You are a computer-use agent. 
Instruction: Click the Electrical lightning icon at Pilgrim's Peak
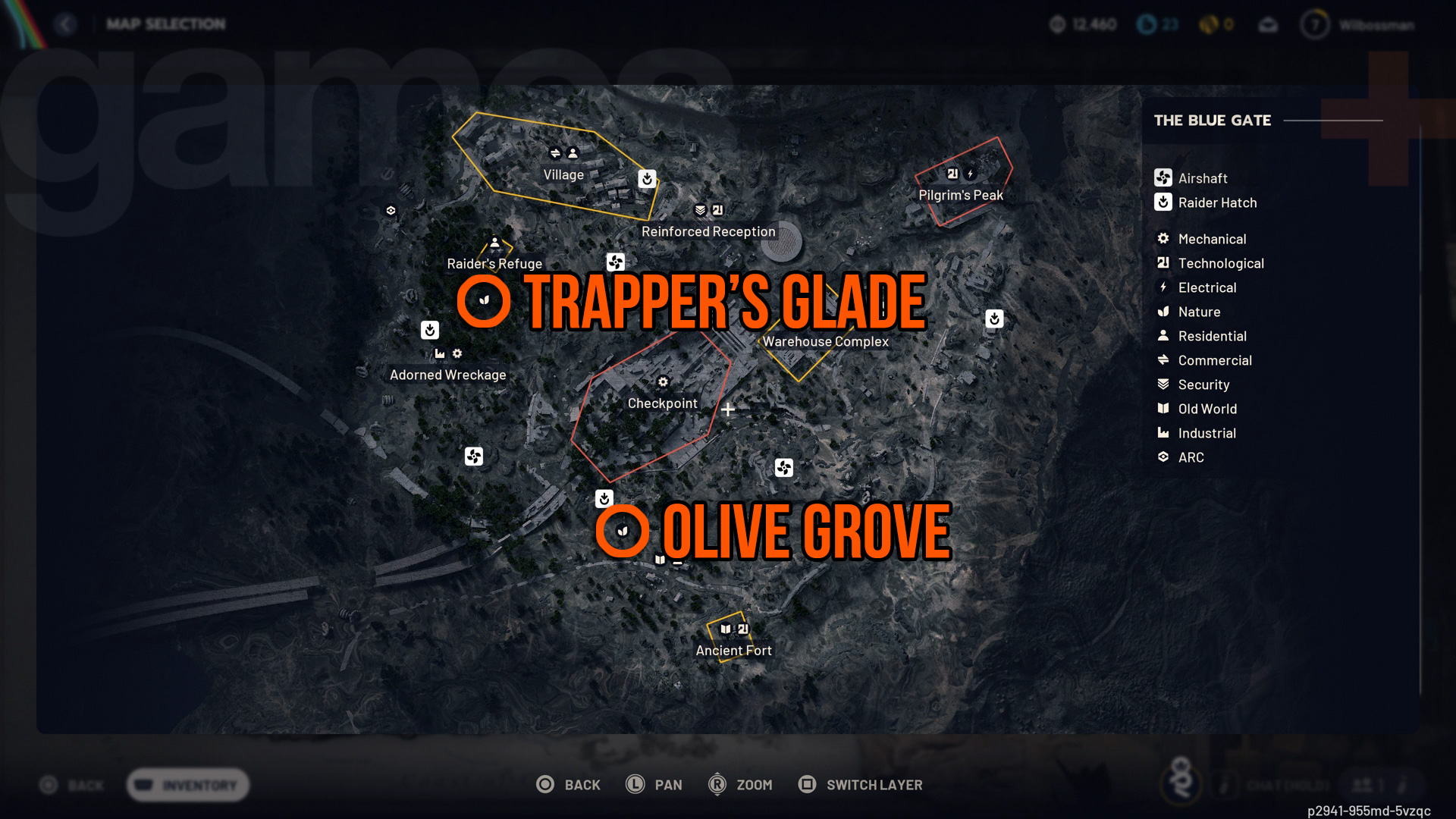970,173
